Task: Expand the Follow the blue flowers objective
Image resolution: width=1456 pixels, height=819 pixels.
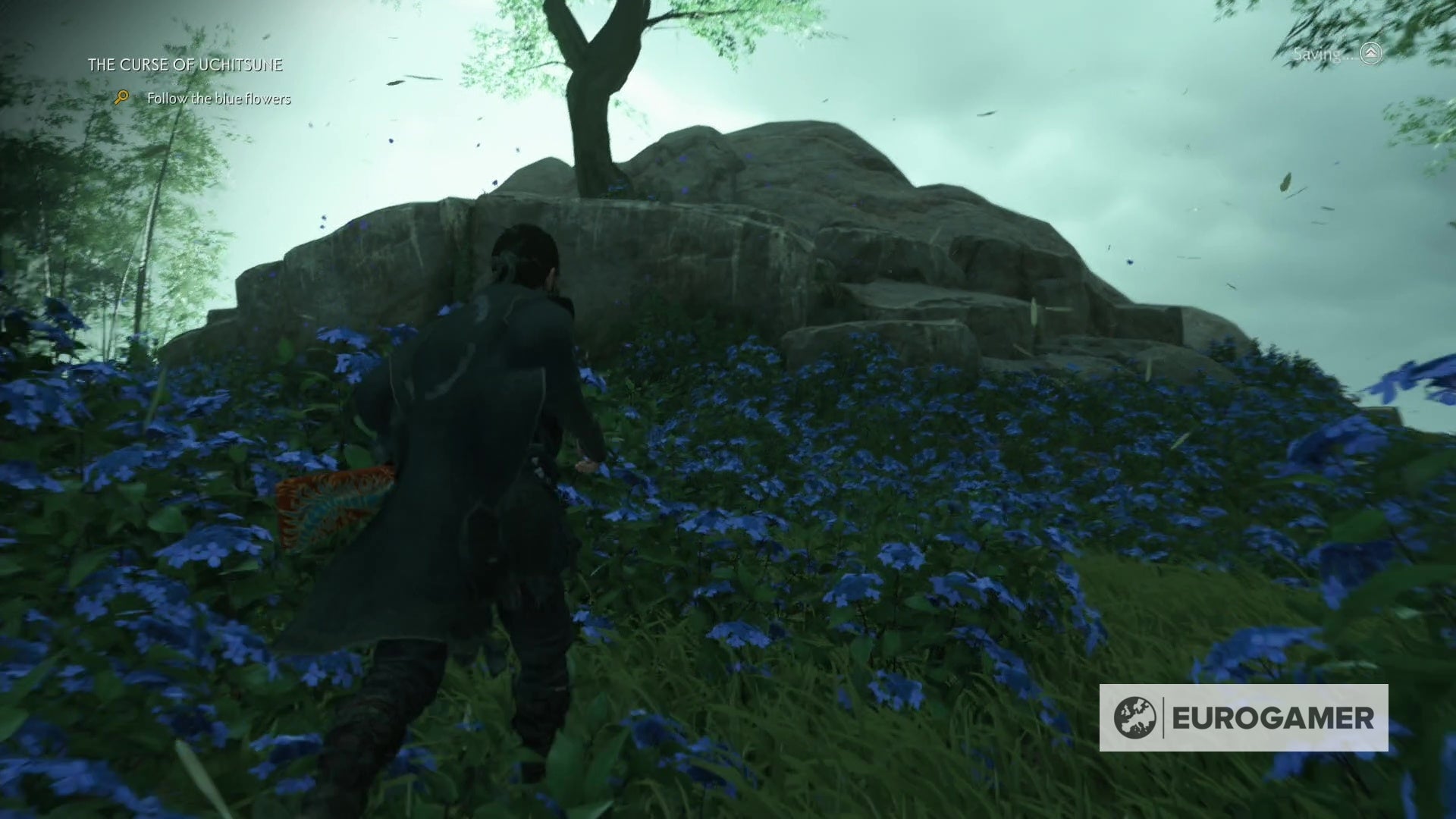Action: [220, 99]
